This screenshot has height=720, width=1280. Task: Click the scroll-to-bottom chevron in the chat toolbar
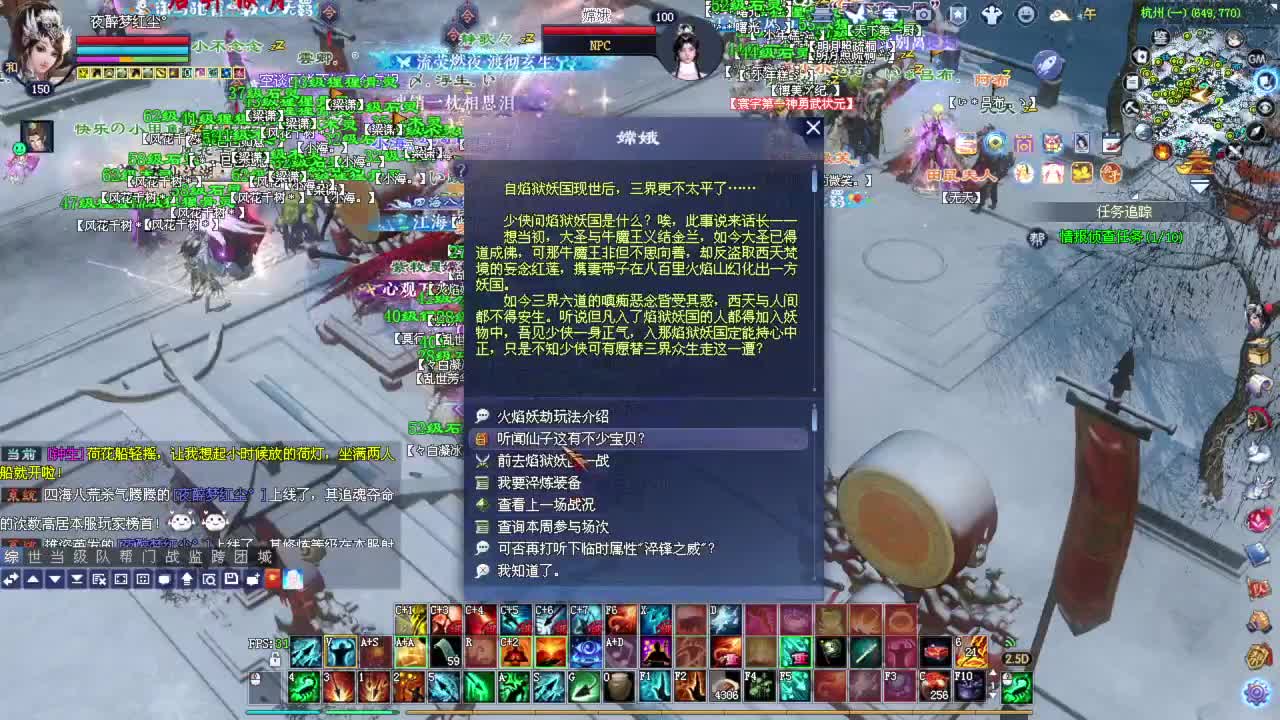(76, 579)
